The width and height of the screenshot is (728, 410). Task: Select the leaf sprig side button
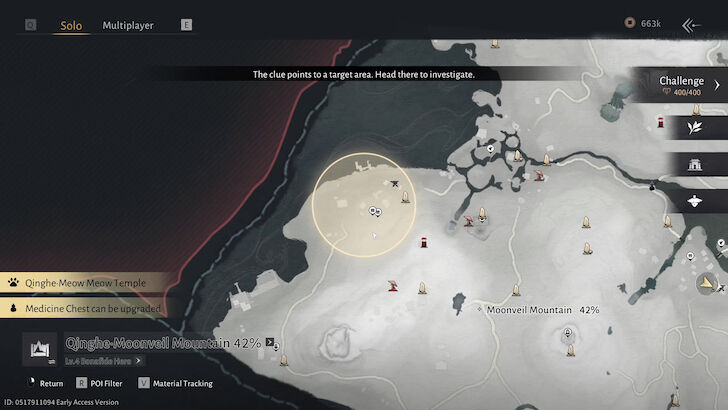pos(695,126)
